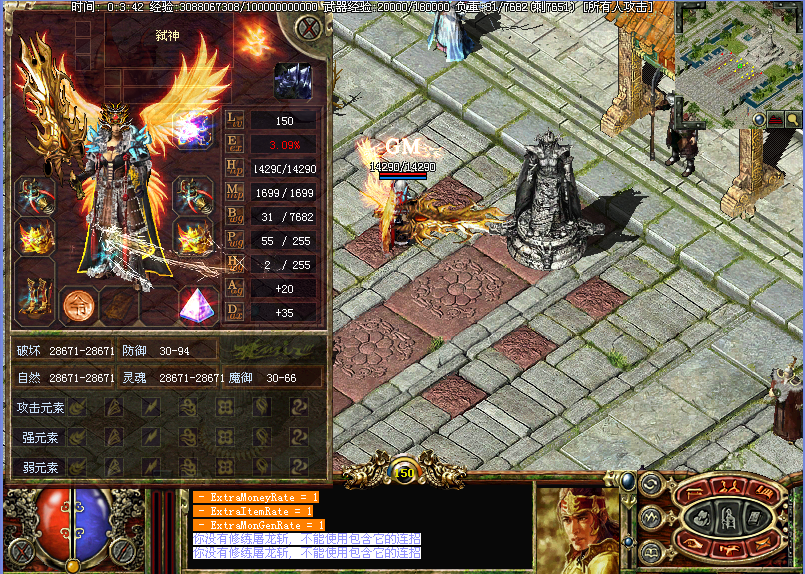Click the round zigzag-line button
Screen dimensions: 805x574
(650, 517)
